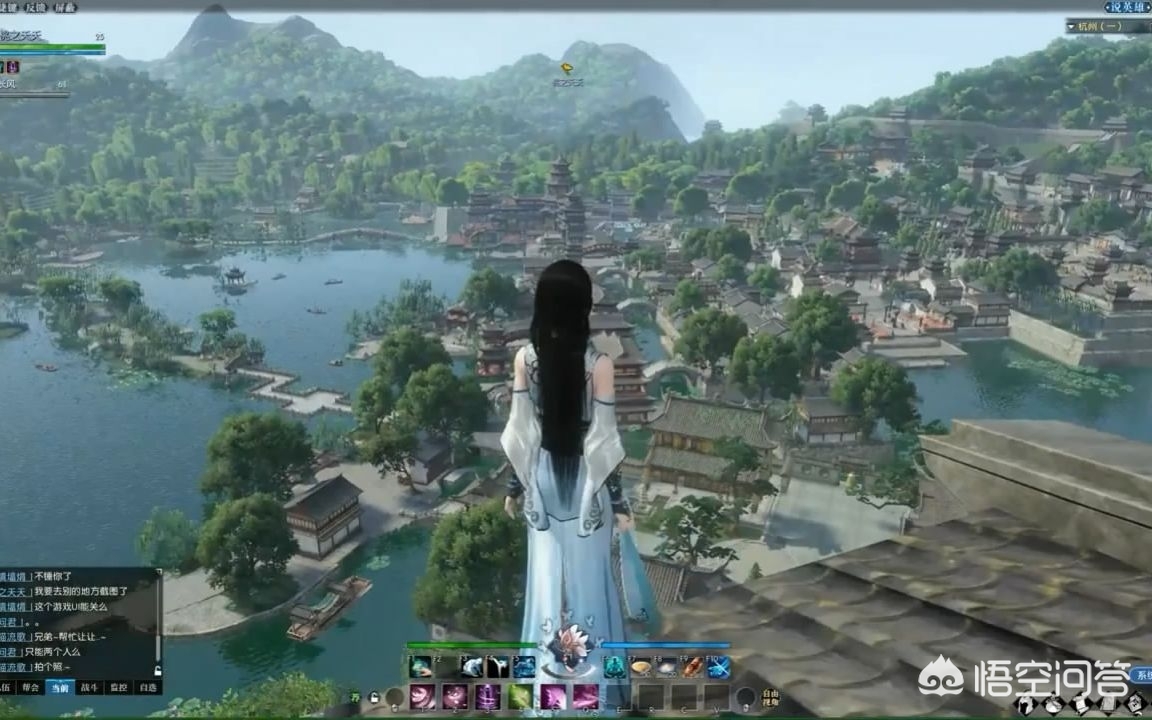Use the meditating figure skill icon

click(x=616, y=667)
